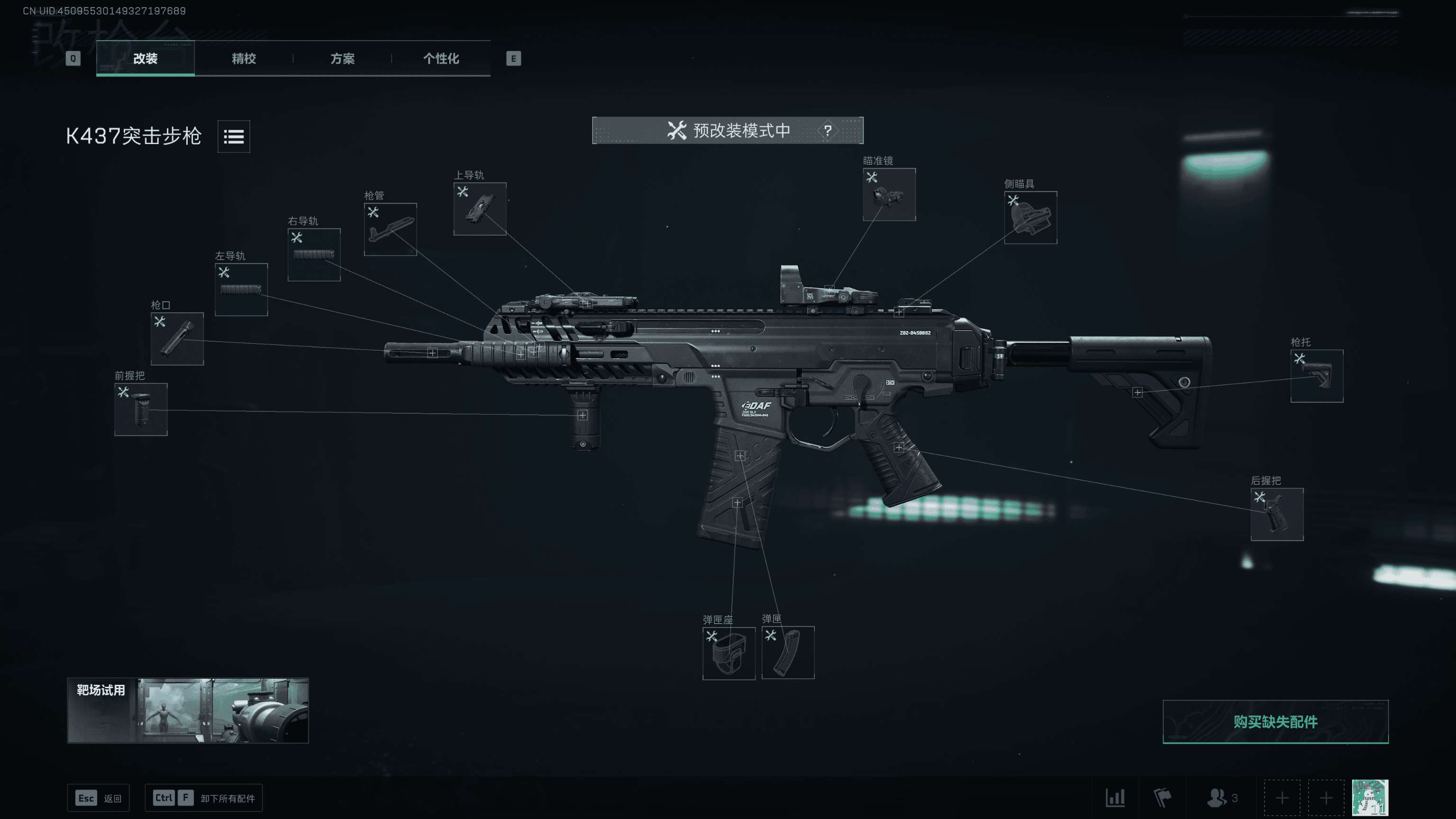
Task: Select the 个性化 tab
Action: click(x=441, y=58)
